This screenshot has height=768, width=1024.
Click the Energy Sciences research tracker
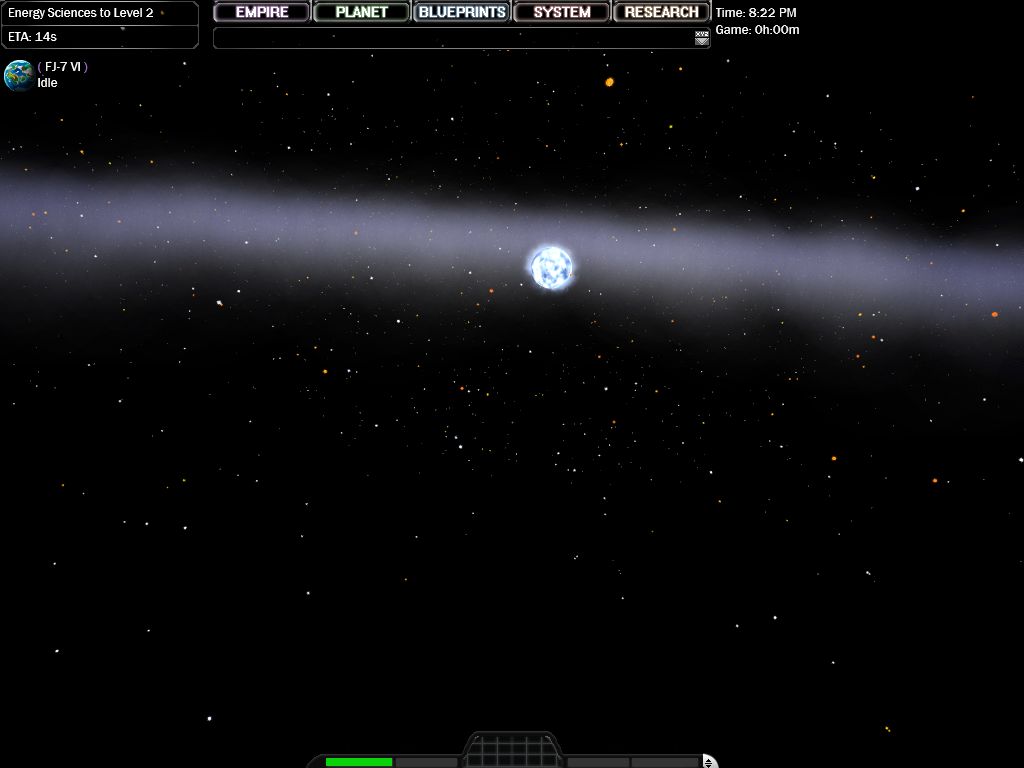[99, 24]
